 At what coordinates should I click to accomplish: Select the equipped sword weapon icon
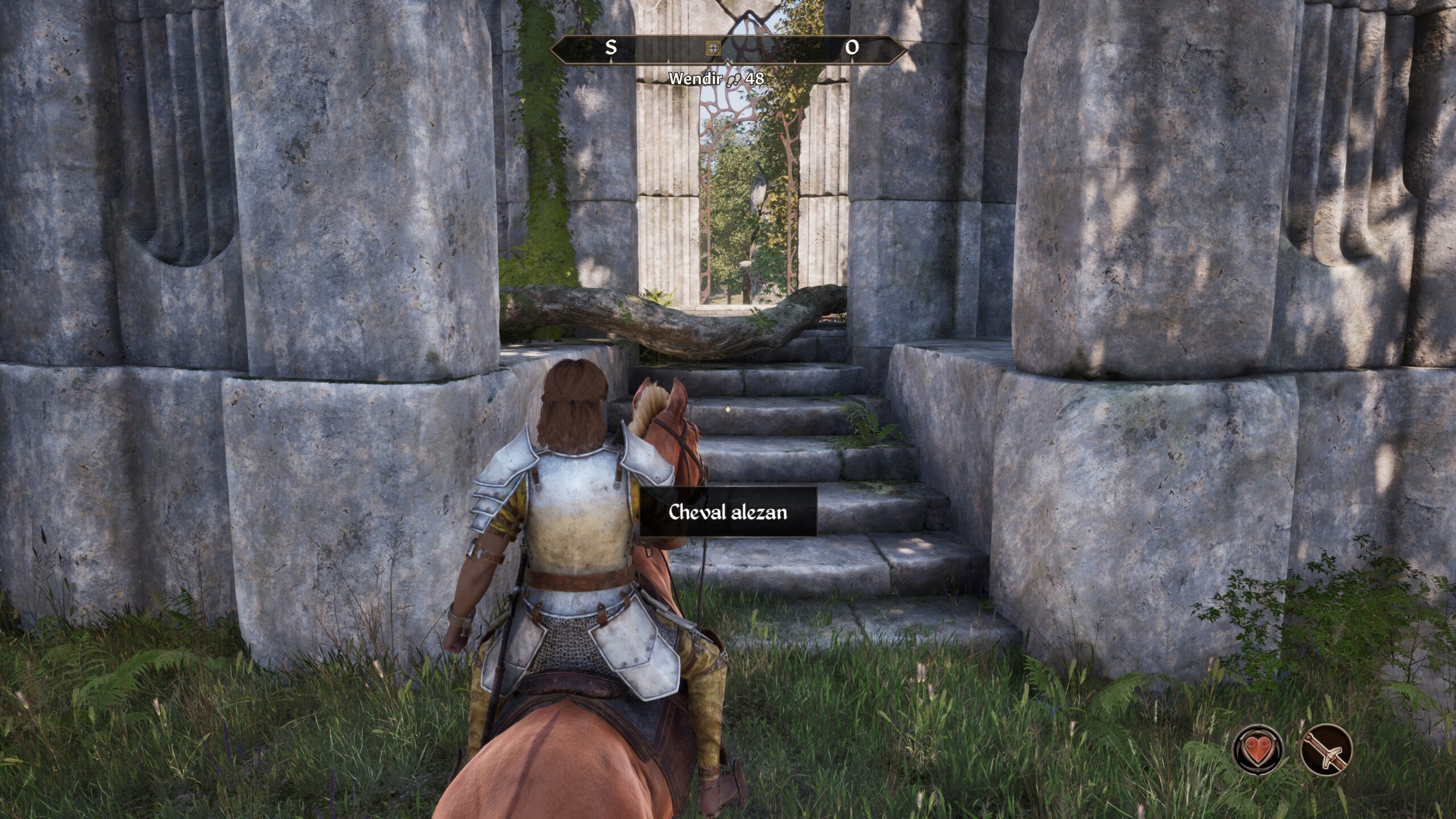click(1326, 749)
